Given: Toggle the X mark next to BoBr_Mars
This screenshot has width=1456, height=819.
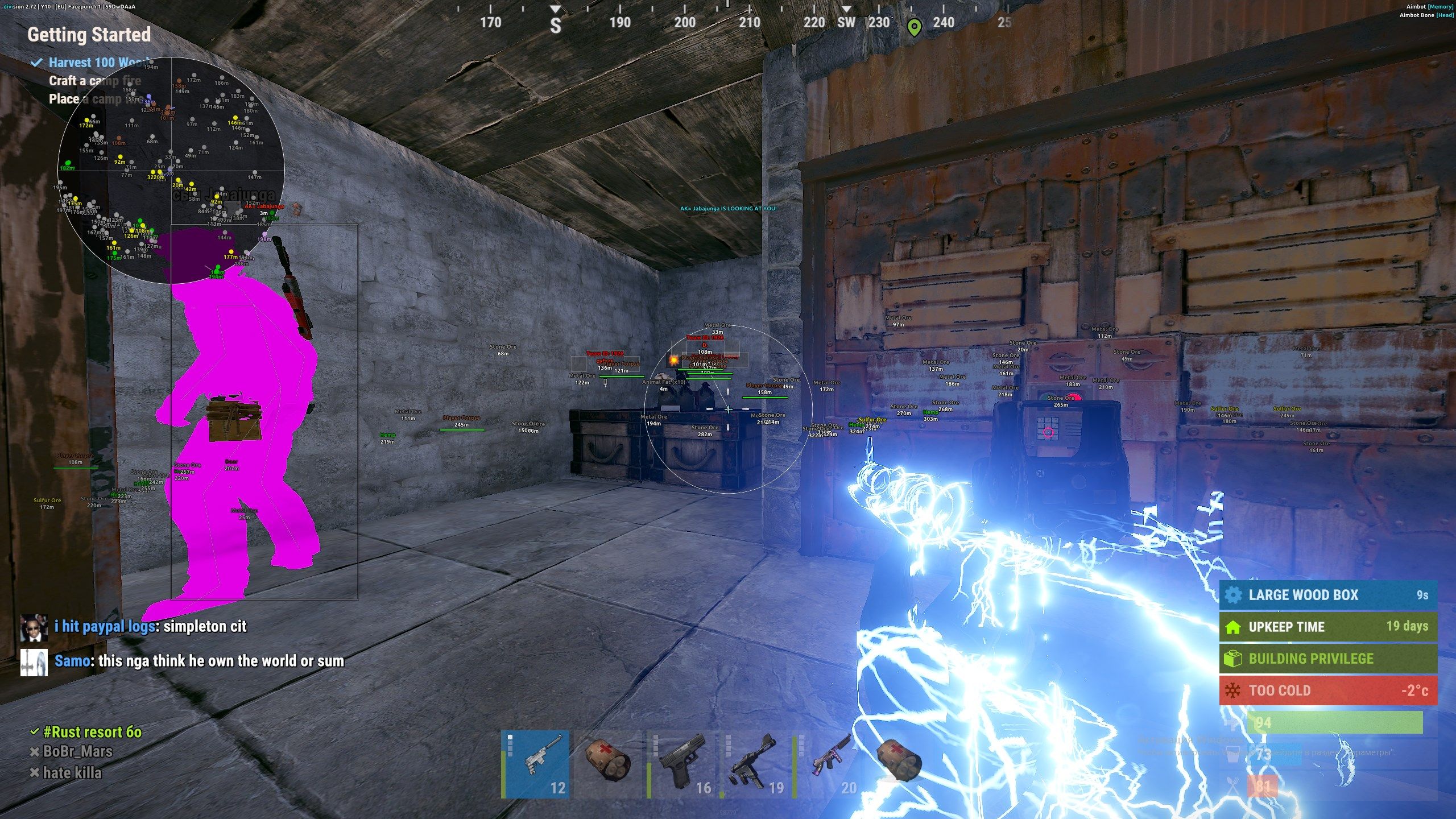Looking at the screenshot, I should (x=35, y=751).
